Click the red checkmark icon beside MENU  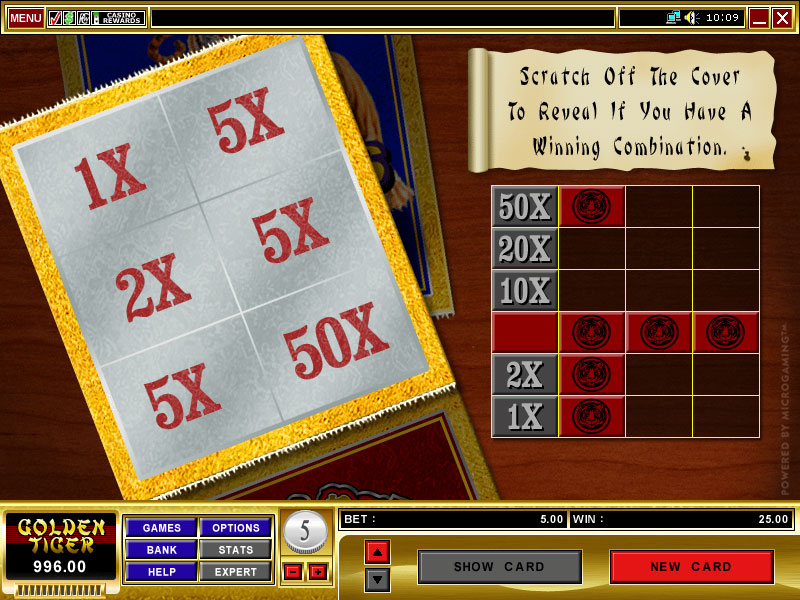55,18
